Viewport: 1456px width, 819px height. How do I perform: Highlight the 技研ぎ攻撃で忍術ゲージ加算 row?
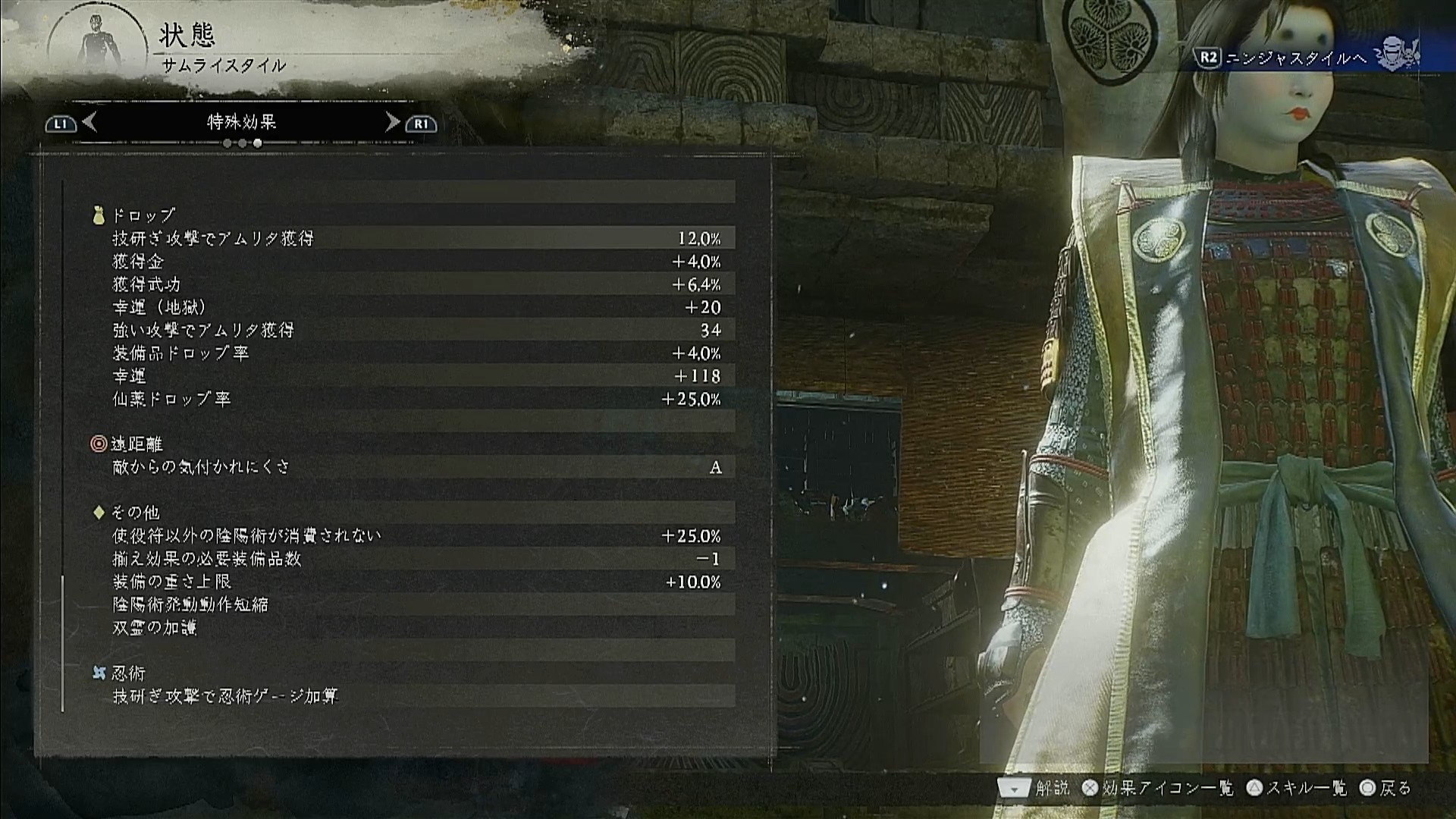416,696
